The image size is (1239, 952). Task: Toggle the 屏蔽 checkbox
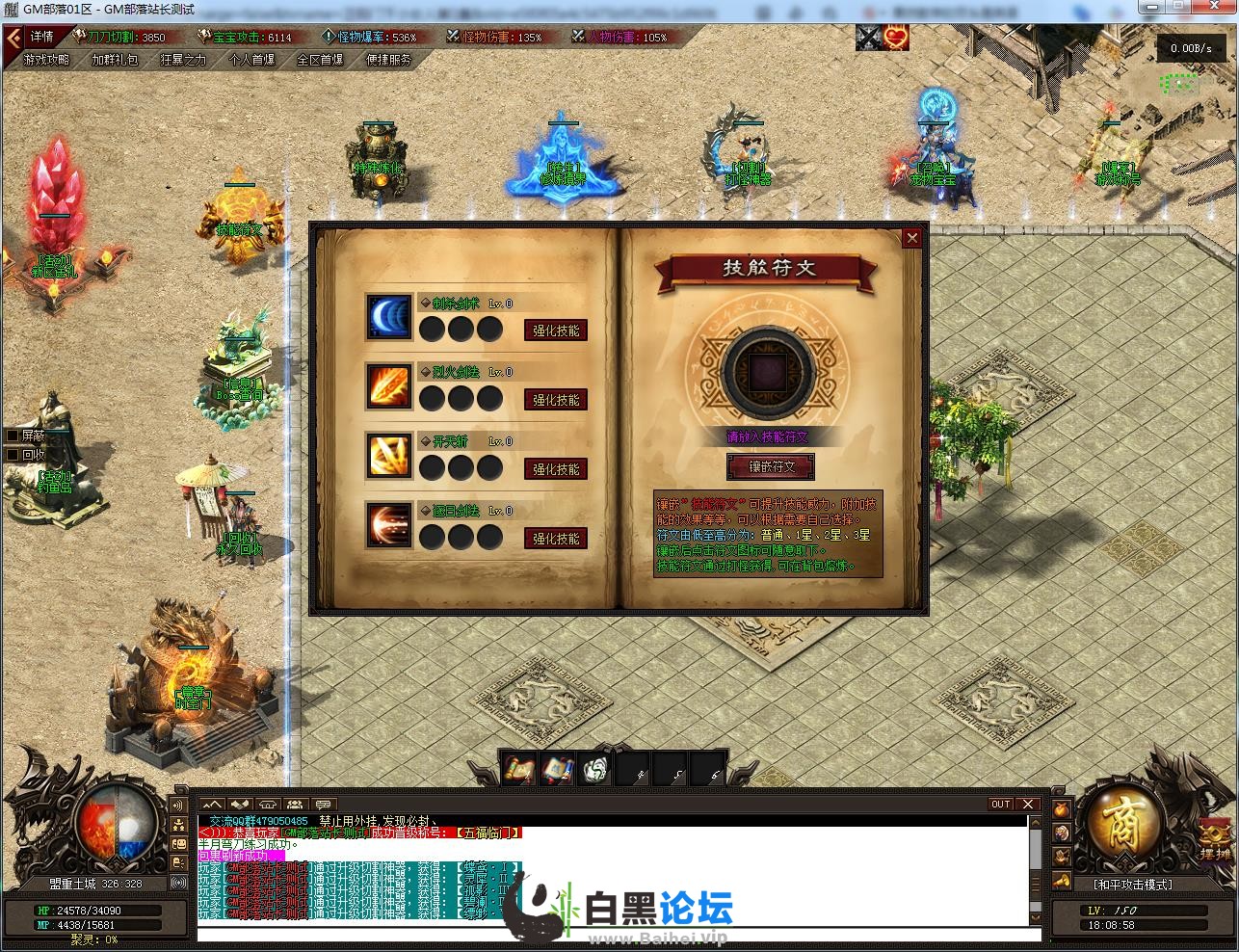pyautogui.click(x=13, y=436)
